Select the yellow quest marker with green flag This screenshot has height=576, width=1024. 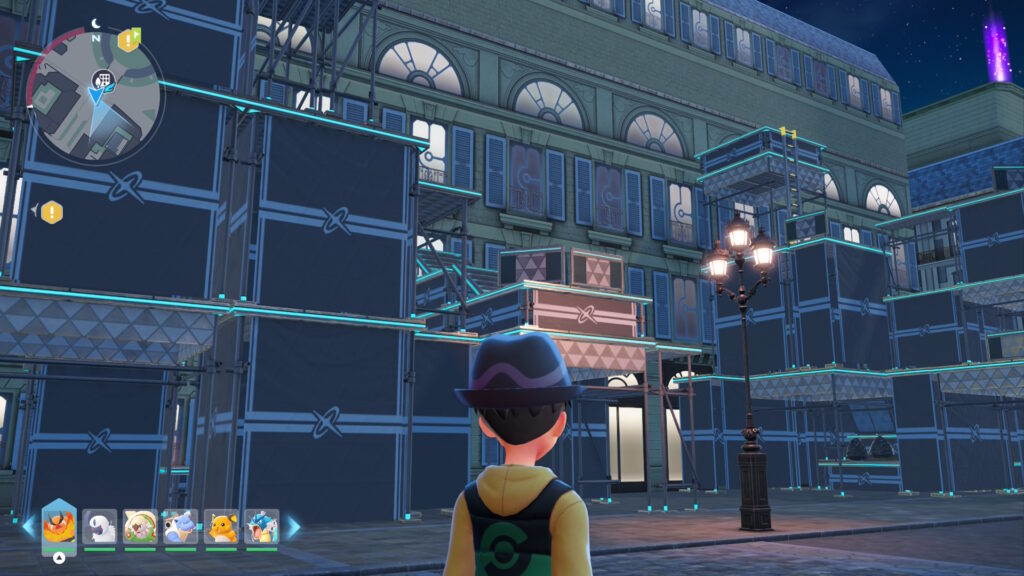click(128, 40)
